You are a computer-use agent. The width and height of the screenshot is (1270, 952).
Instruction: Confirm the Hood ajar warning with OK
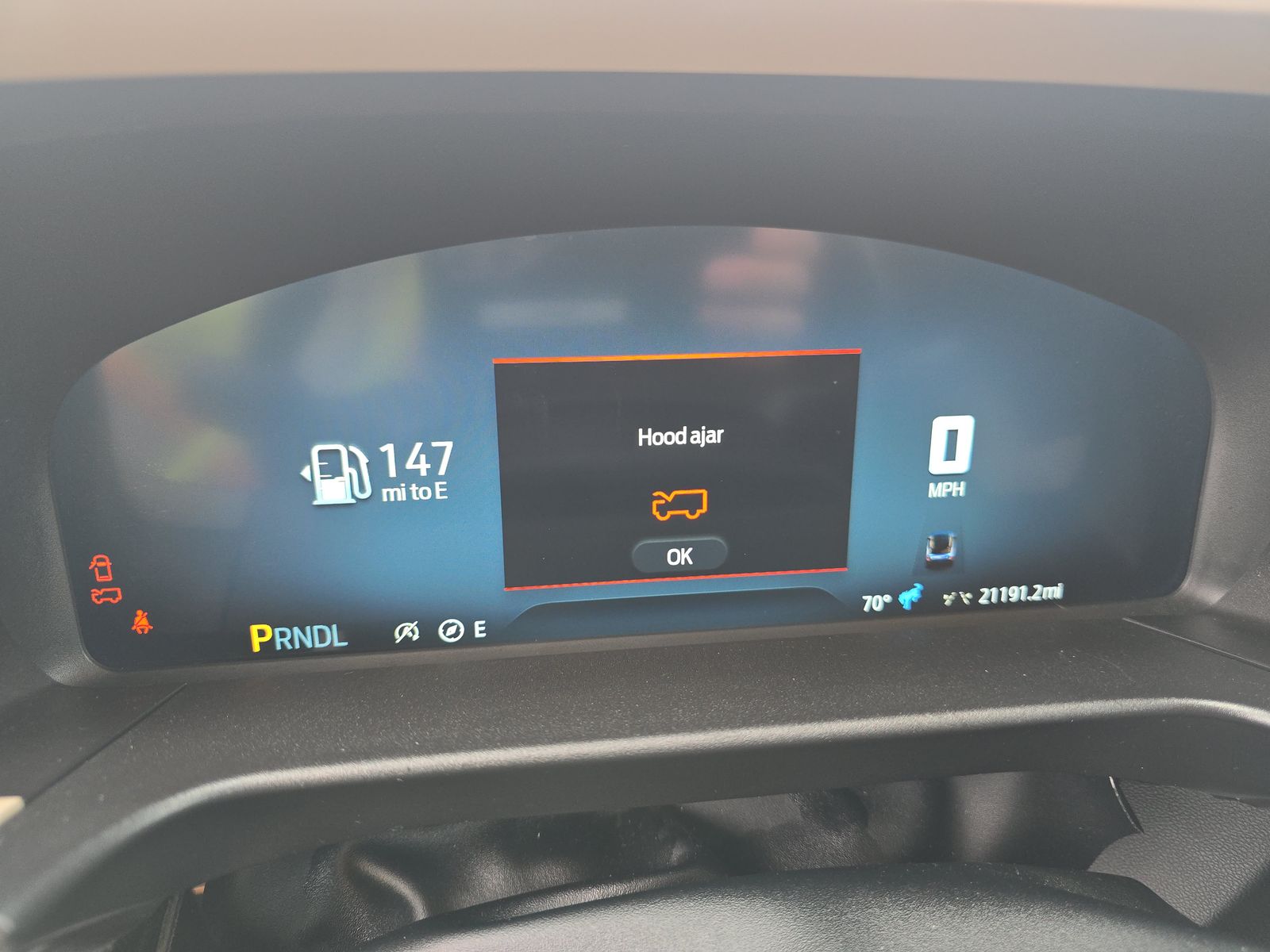[x=679, y=556]
